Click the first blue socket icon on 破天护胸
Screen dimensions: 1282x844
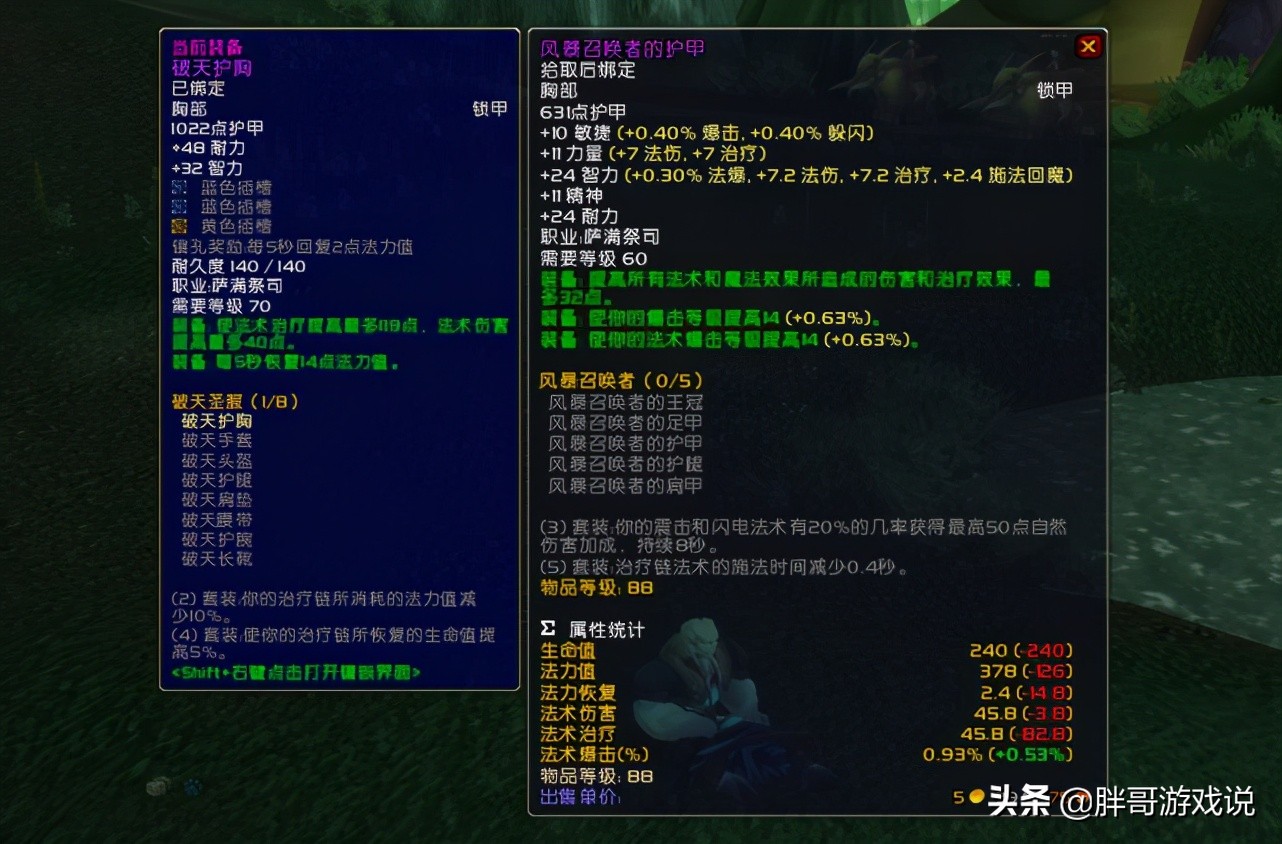coord(177,186)
